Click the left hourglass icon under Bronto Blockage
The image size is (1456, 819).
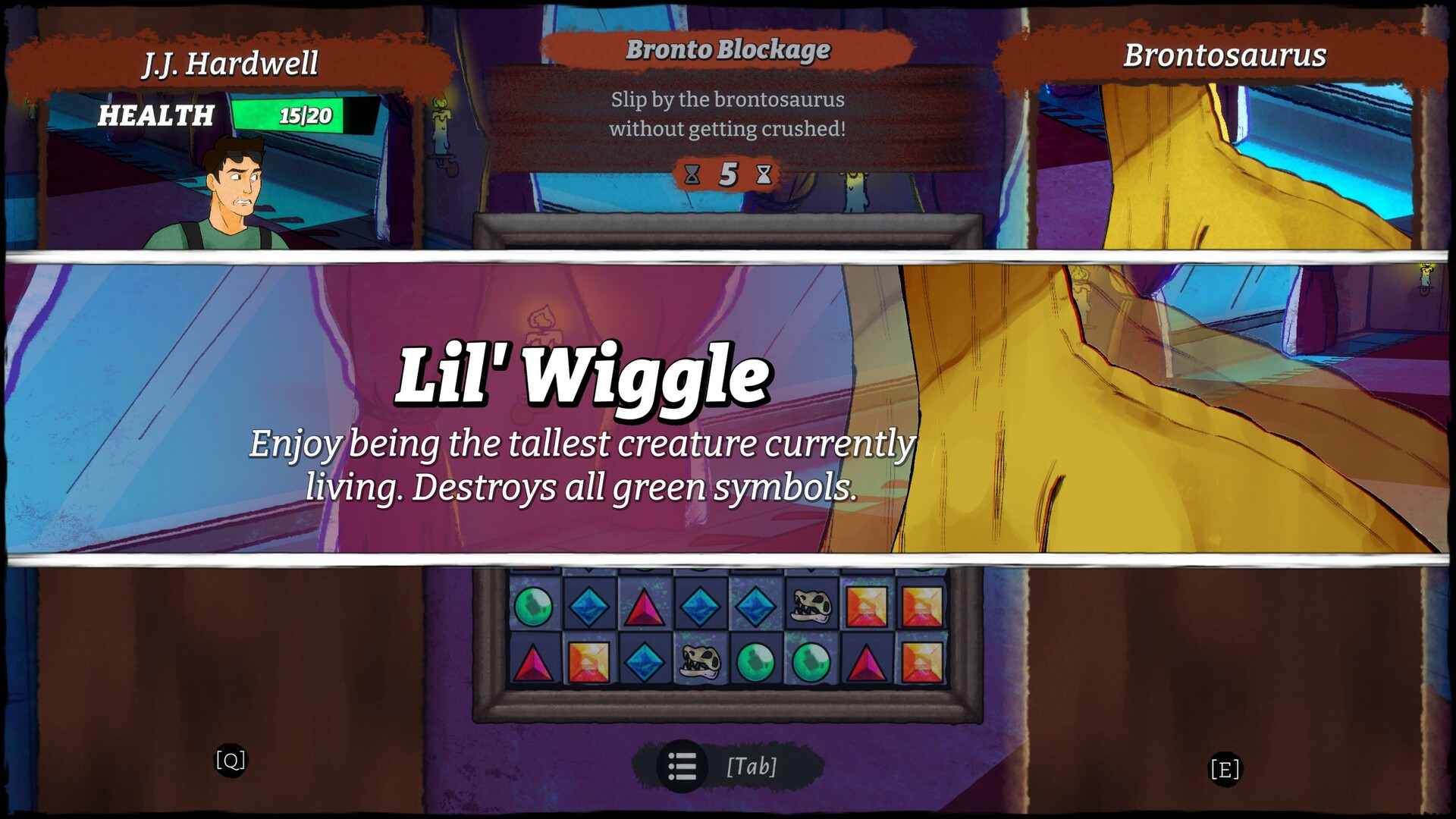(692, 173)
